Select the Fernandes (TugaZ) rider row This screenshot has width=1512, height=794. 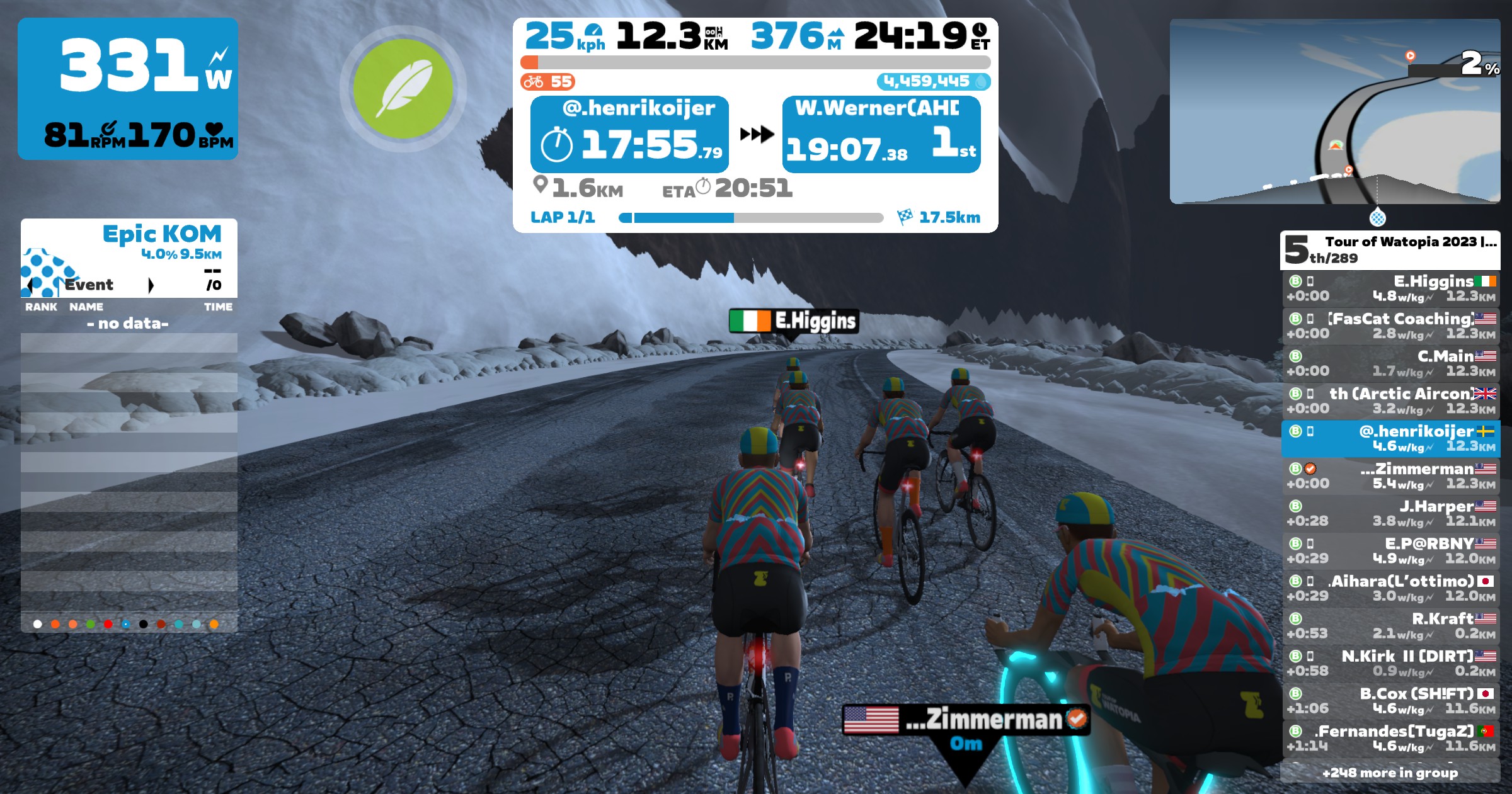coord(1390,738)
